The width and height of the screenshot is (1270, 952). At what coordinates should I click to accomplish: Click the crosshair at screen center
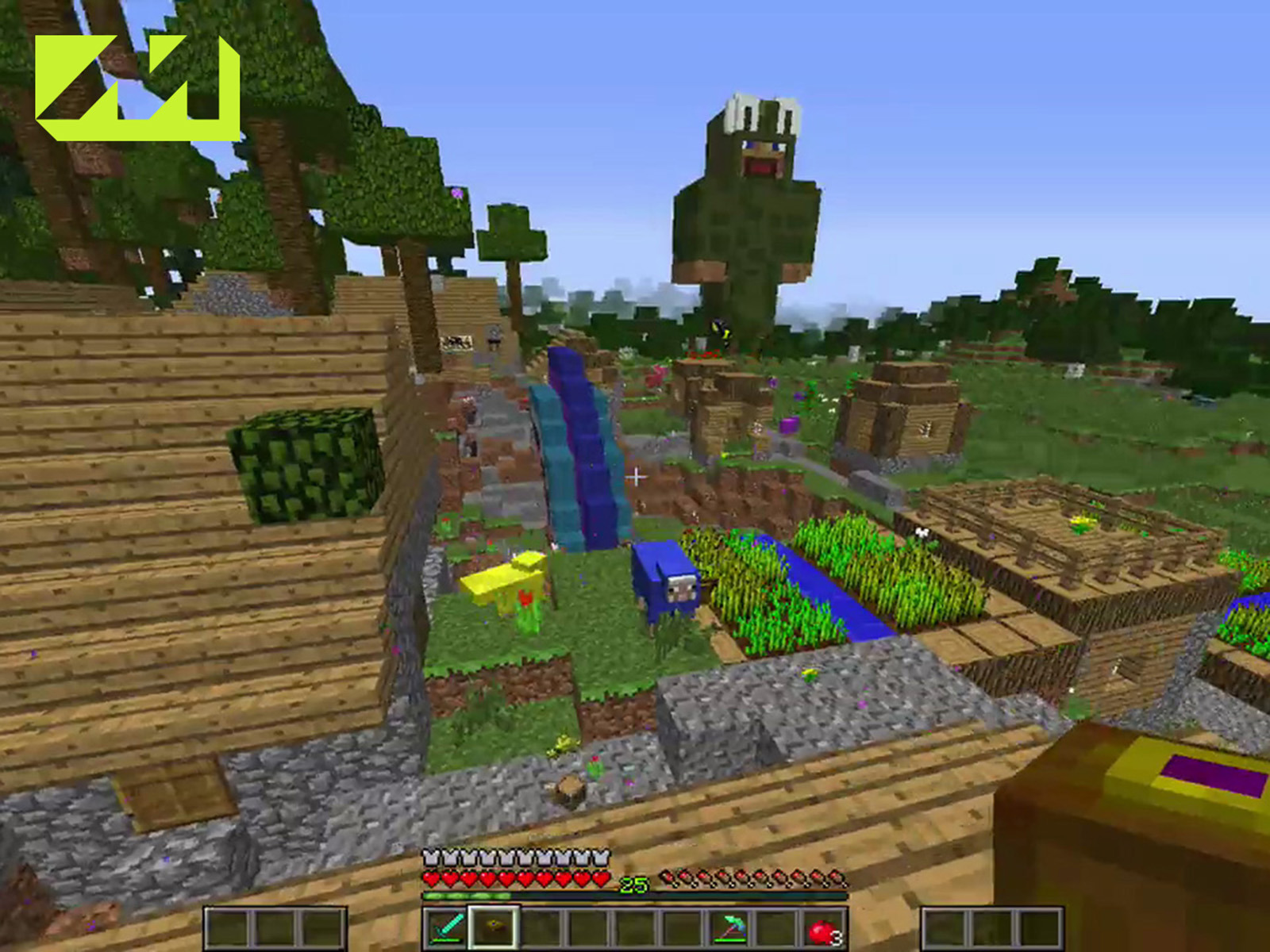[635, 476]
